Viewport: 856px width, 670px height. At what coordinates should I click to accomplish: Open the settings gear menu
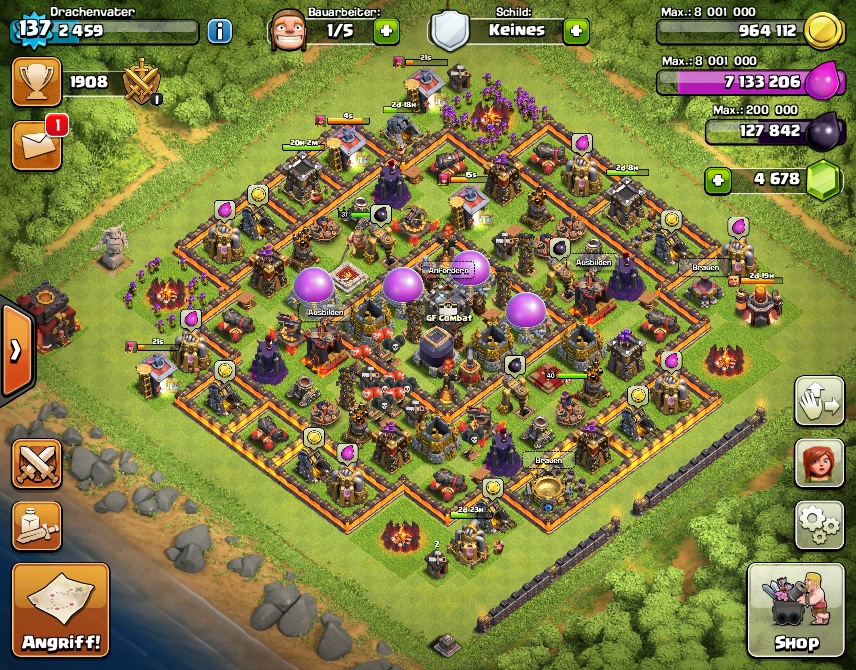pyautogui.click(x=819, y=523)
